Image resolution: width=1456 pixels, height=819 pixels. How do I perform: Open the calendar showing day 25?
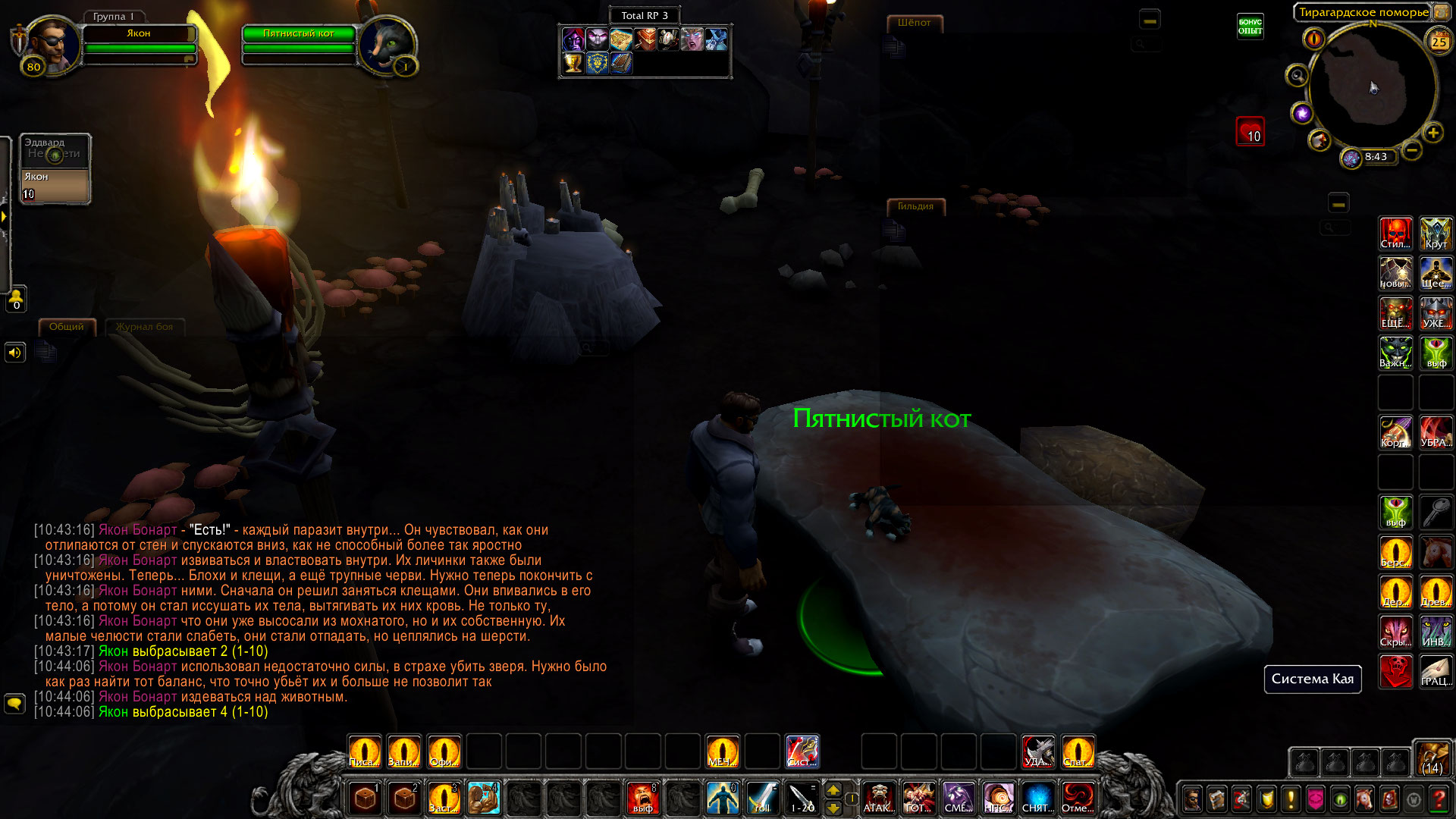click(1439, 42)
